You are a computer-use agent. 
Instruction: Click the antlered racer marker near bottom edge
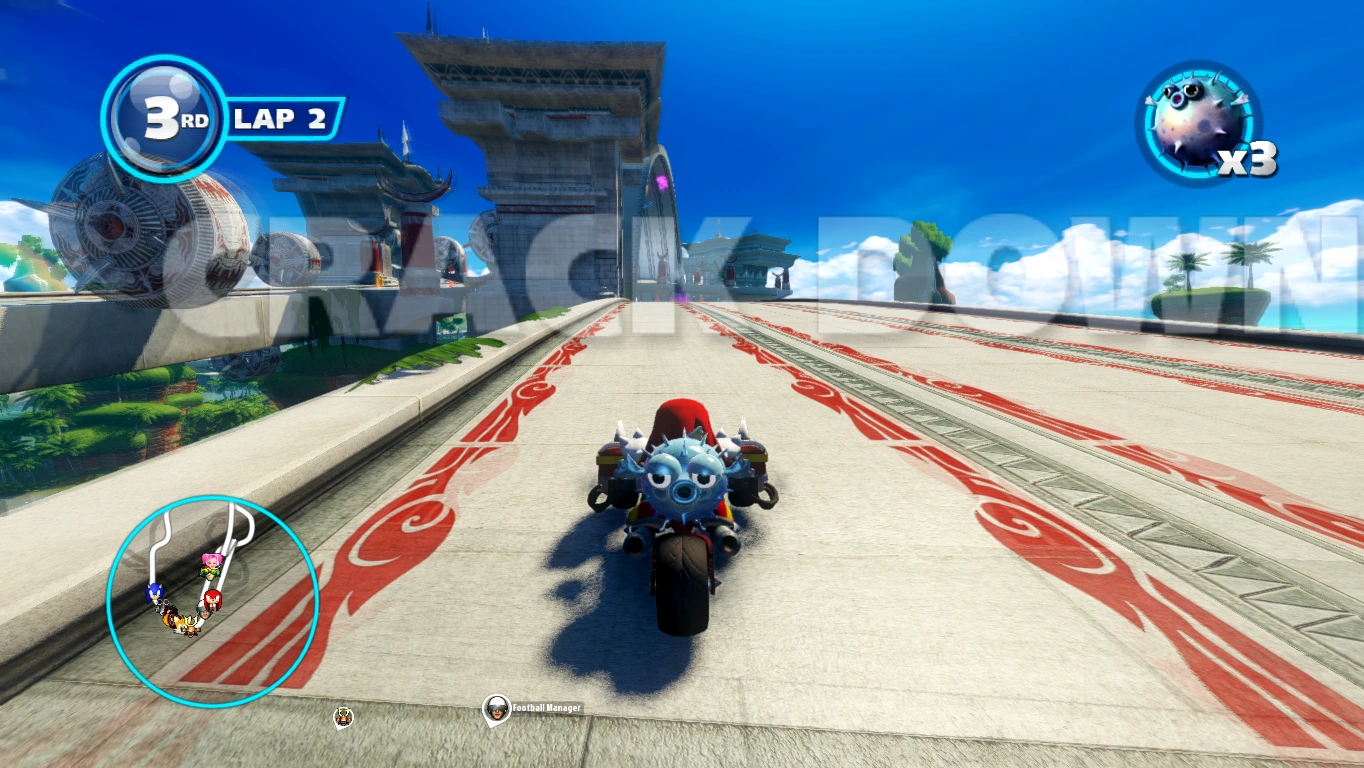pos(343,716)
